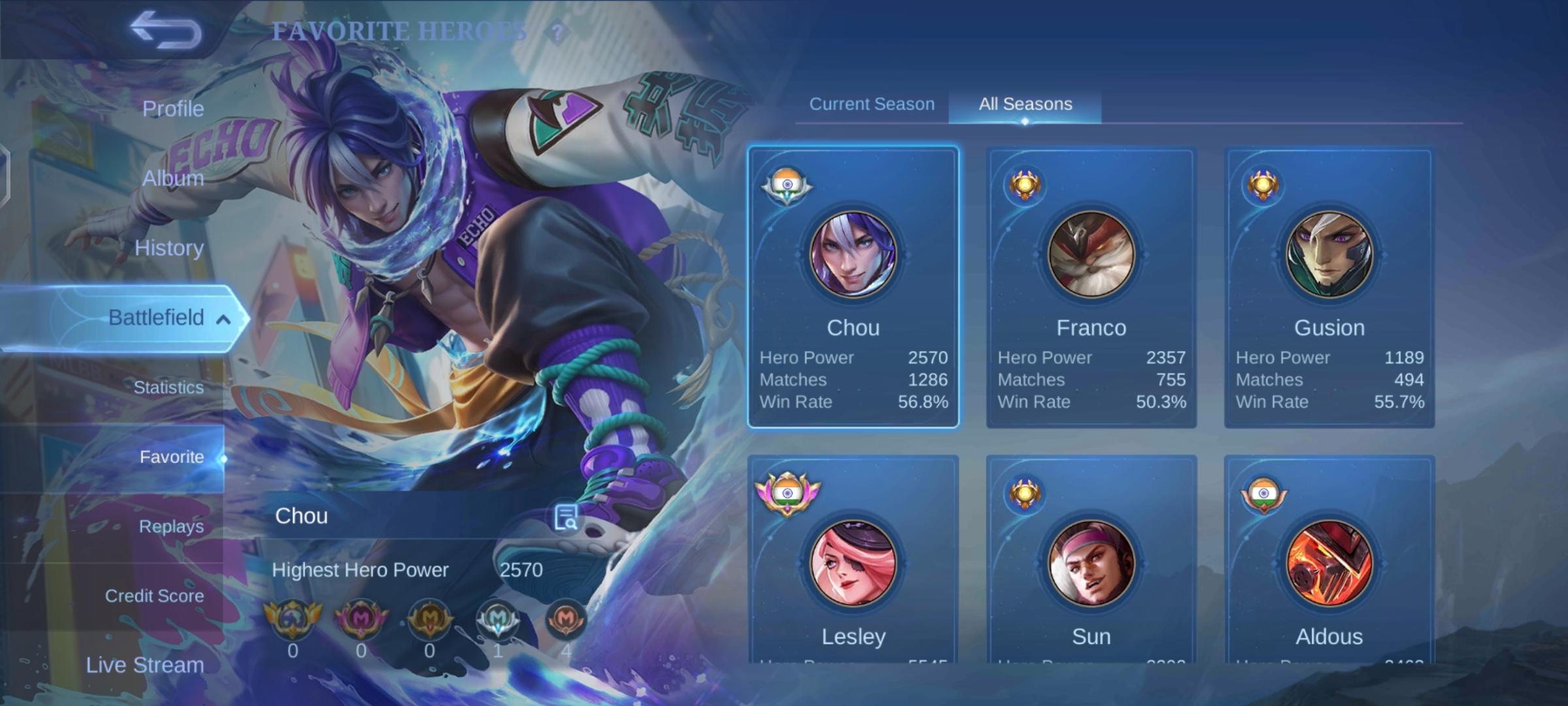Image resolution: width=1568 pixels, height=706 pixels.
Task: Open the Profile section from the sidebar
Action: point(172,108)
